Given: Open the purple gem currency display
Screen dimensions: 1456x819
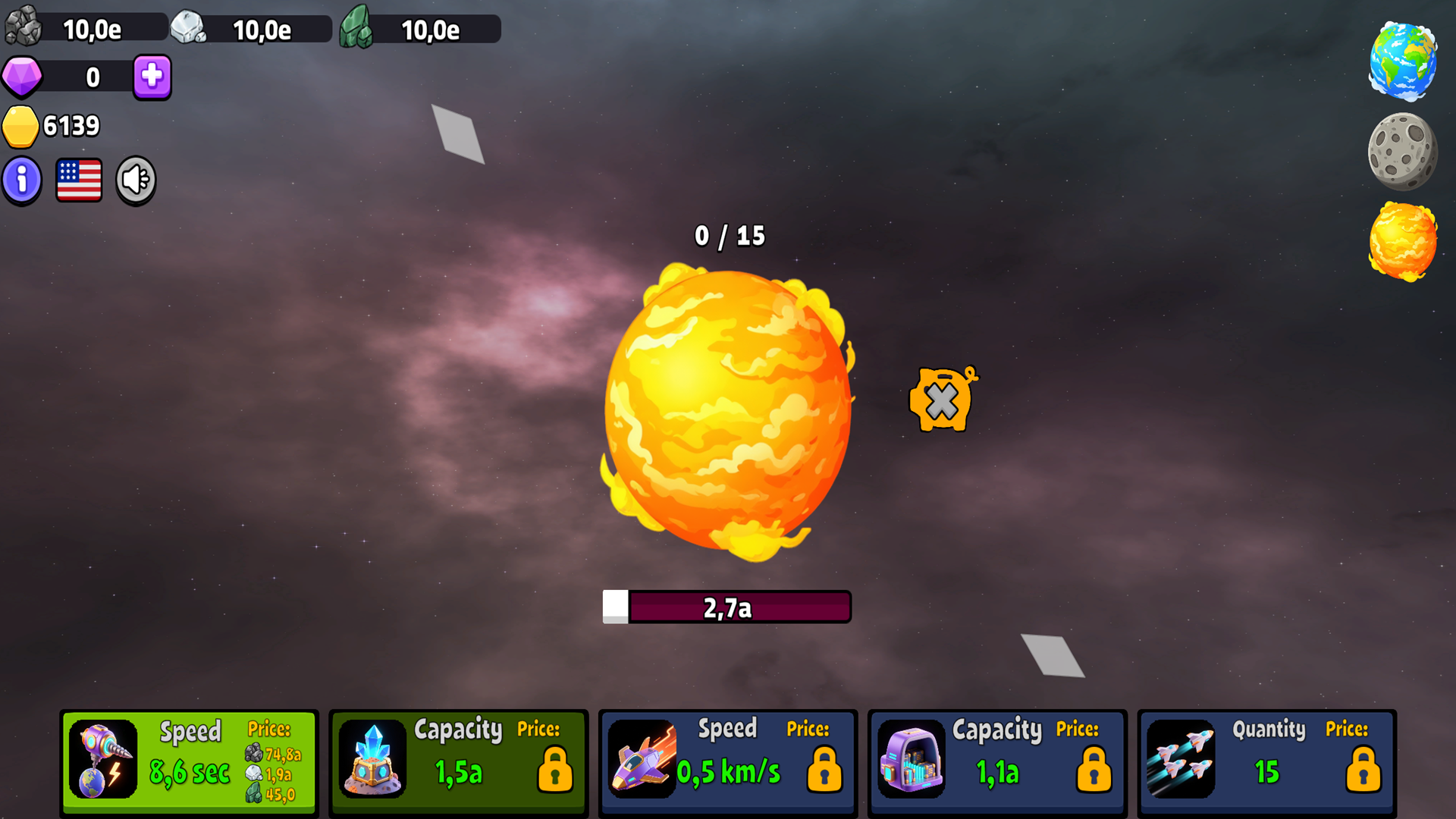Looking at the screenshot, I should click(x=21, y=77).
